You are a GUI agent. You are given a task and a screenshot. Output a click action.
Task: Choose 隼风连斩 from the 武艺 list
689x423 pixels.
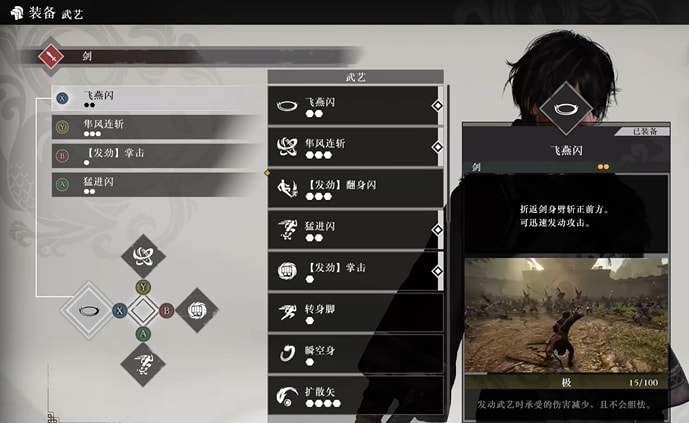click(356, 147)
